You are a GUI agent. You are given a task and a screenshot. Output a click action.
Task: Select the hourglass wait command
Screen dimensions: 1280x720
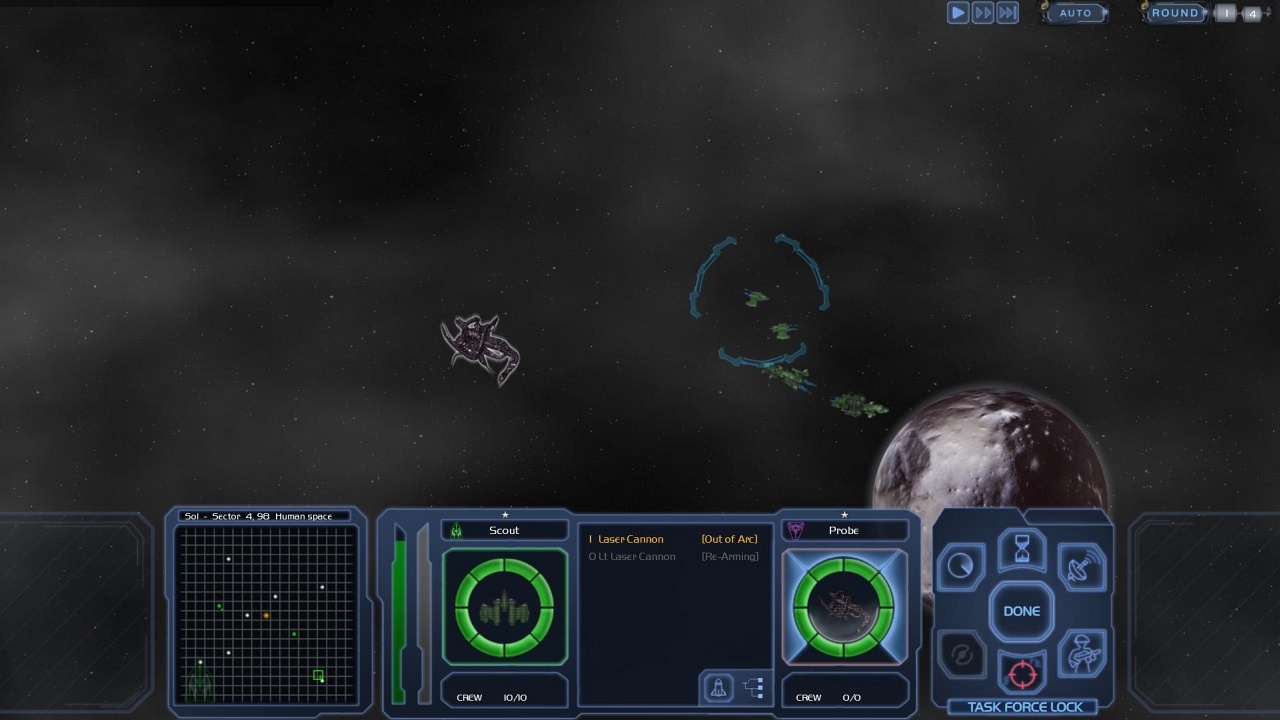pos(1022,549)
